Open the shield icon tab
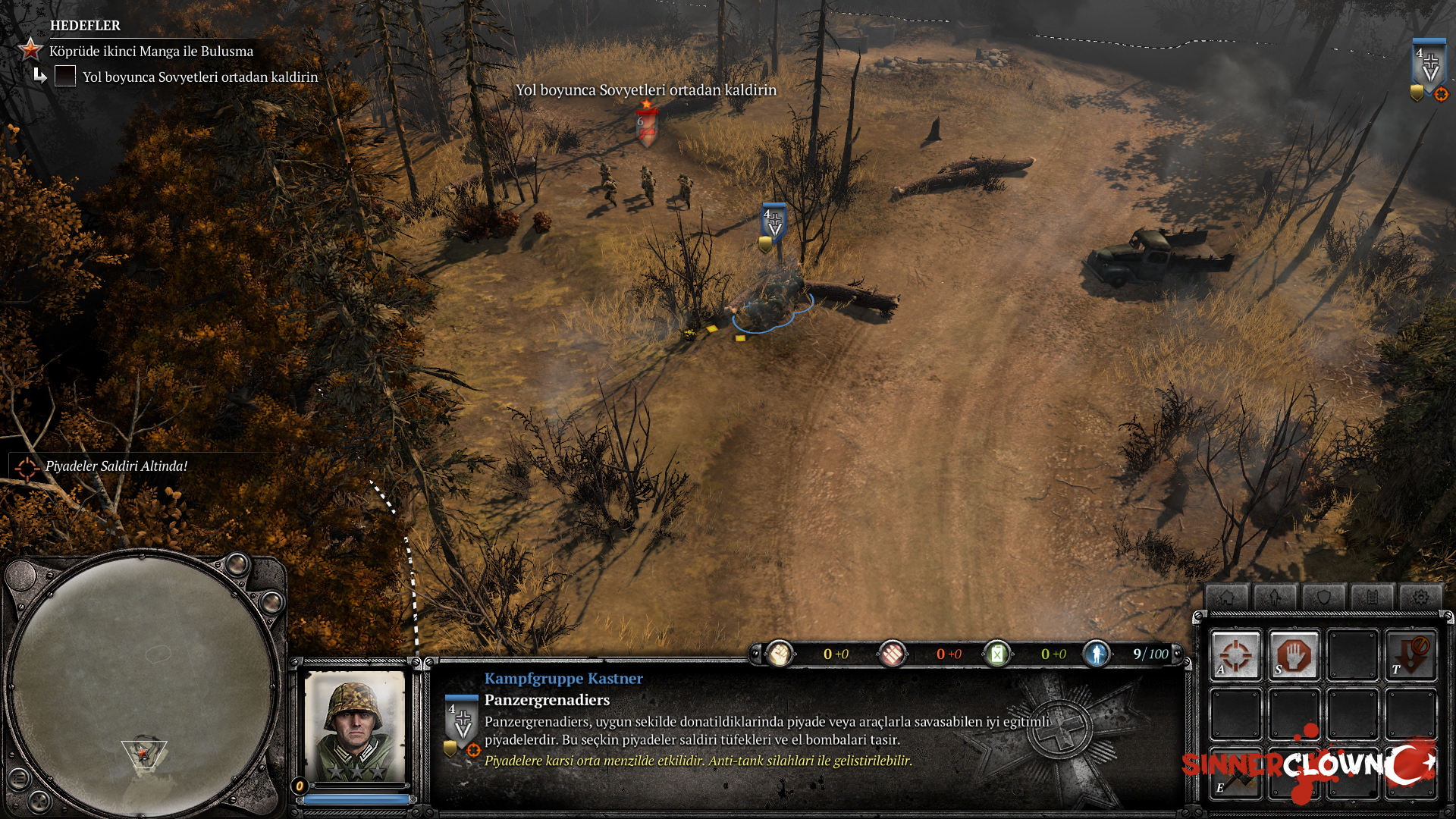This screenshot has width=1456, height=819. [1323, 598]
